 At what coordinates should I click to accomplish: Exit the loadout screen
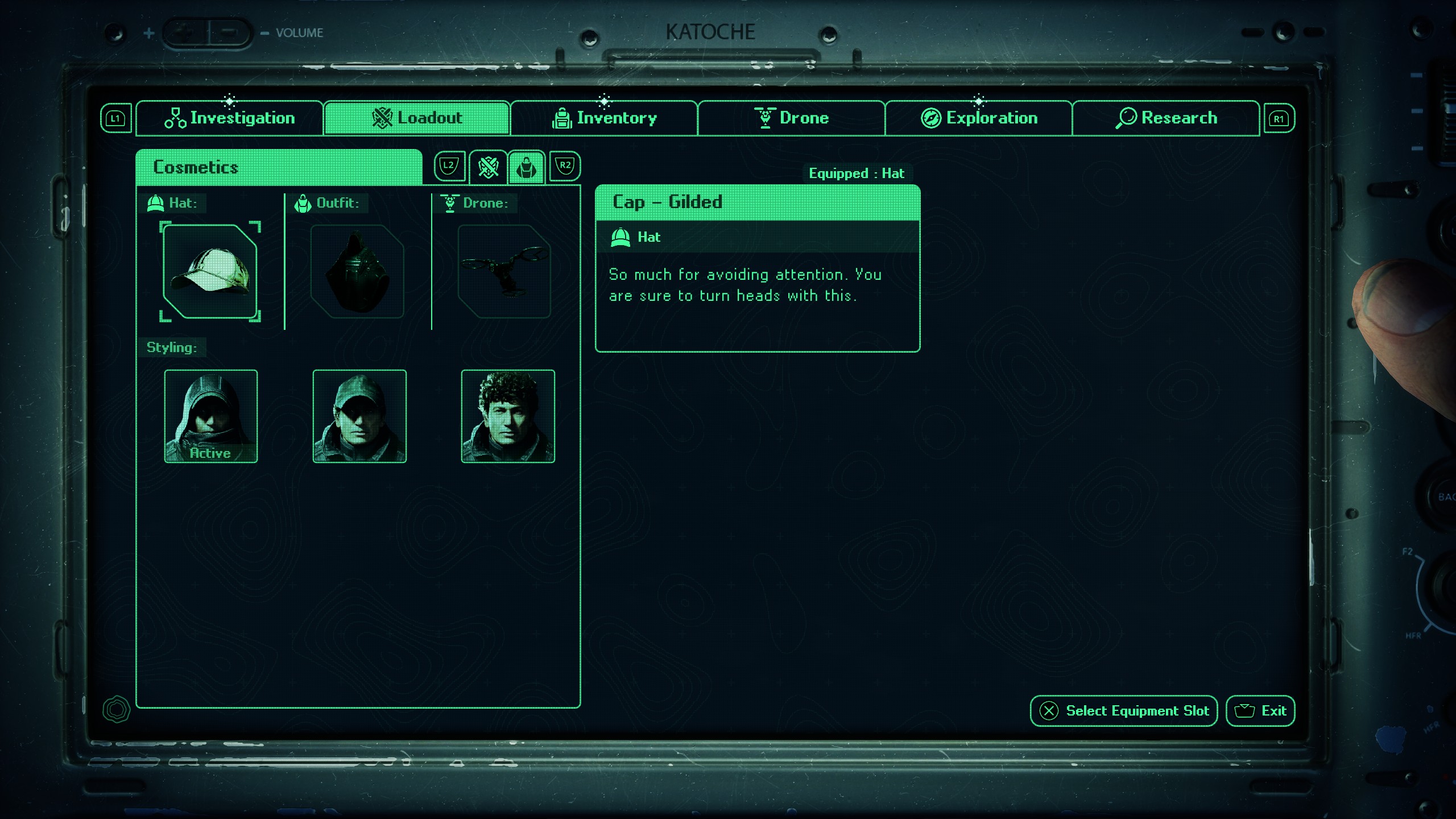tap(1260, 711)
